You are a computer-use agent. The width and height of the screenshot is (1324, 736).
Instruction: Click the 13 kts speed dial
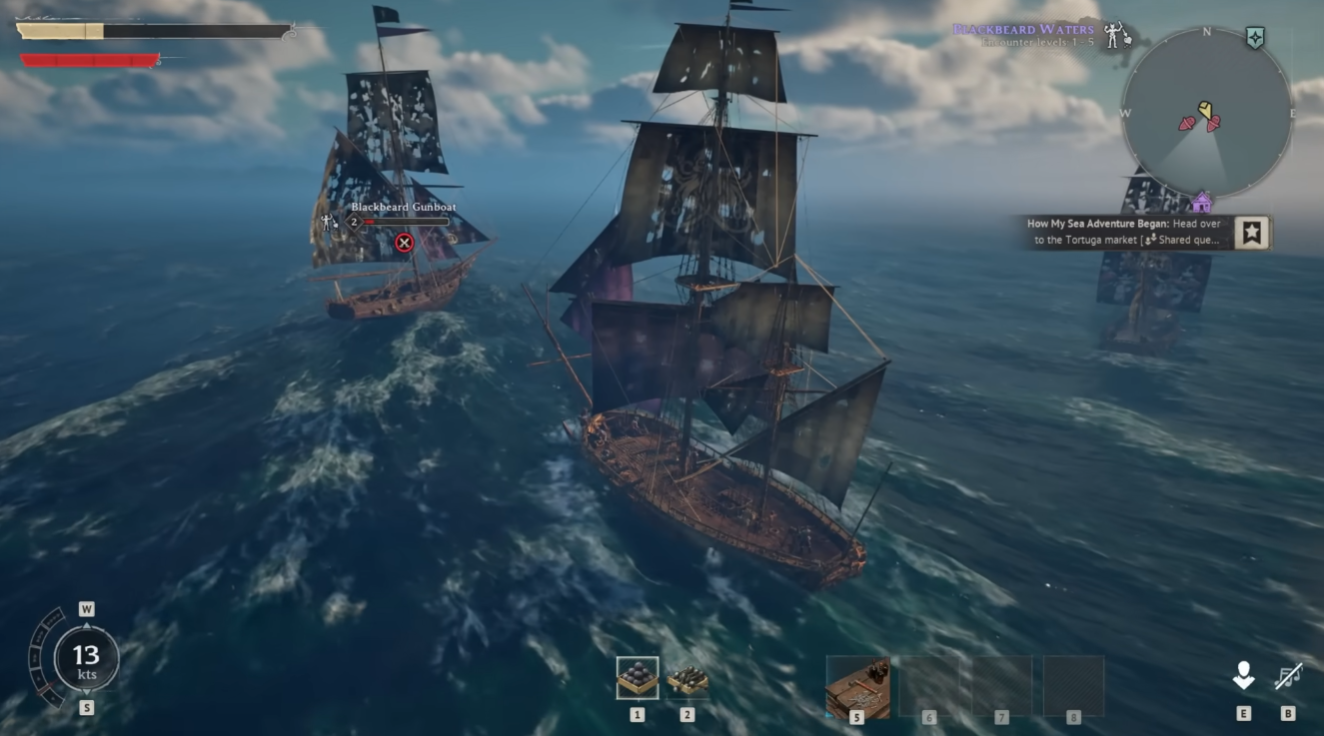86,660
